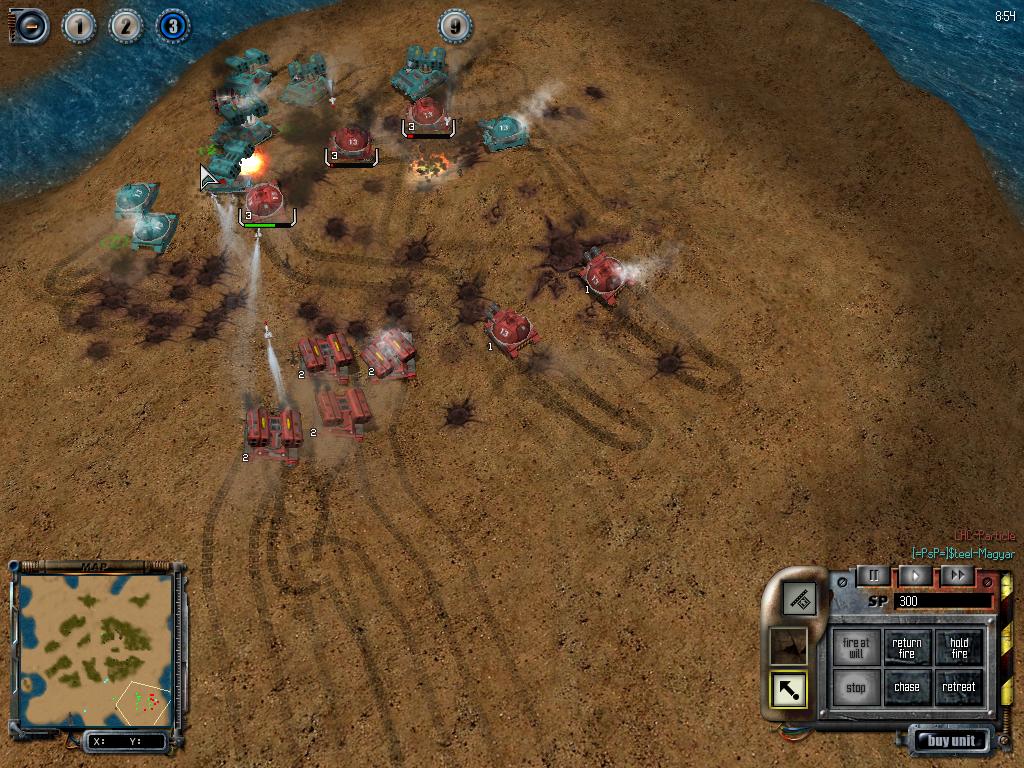Screen dimensions: 1024x768
Task: Fast-forward the game speed
Action: click(x=957, y=576)
